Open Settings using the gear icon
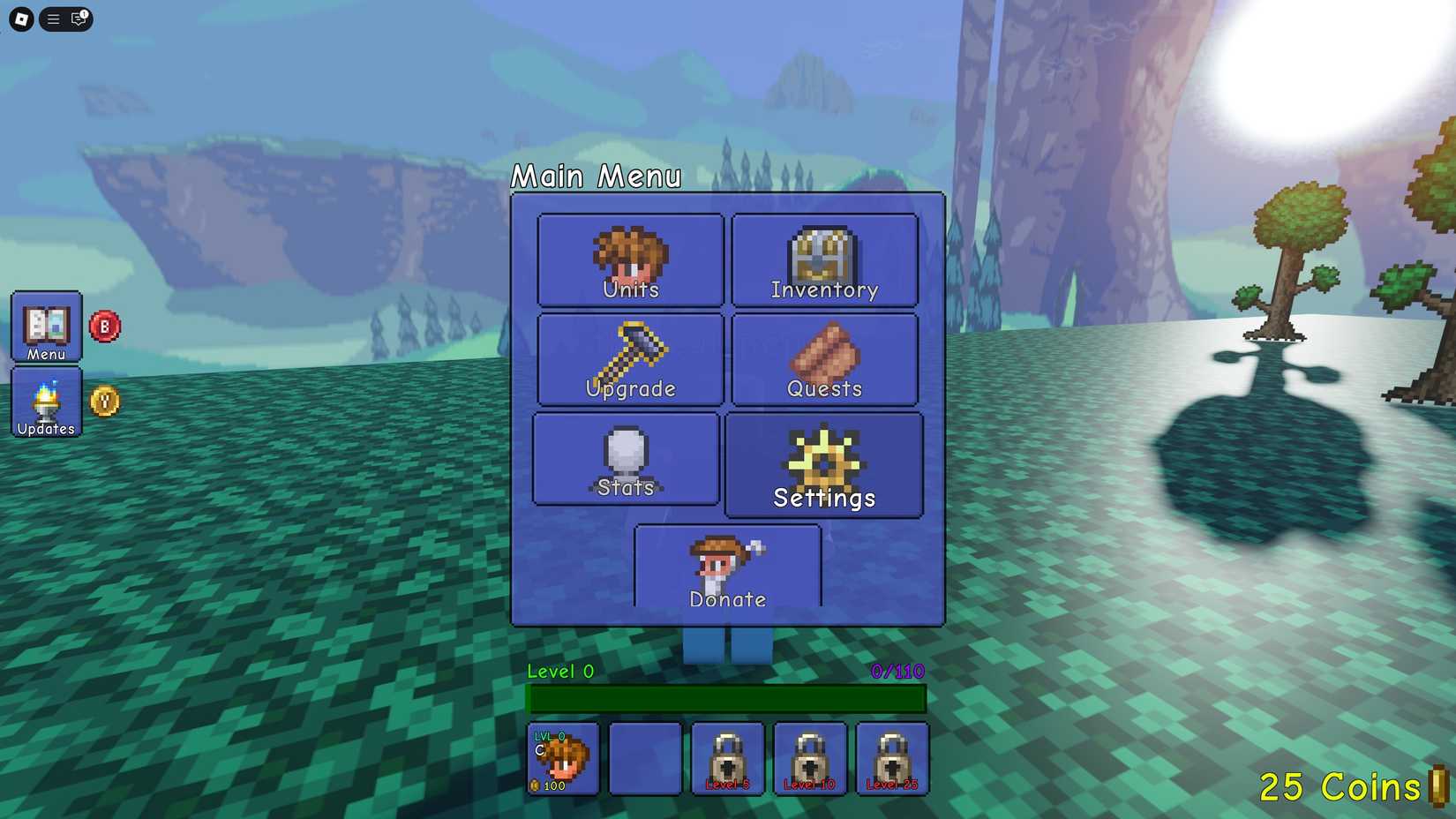This screenshot has width=1456, height=819. coord(823,463)
